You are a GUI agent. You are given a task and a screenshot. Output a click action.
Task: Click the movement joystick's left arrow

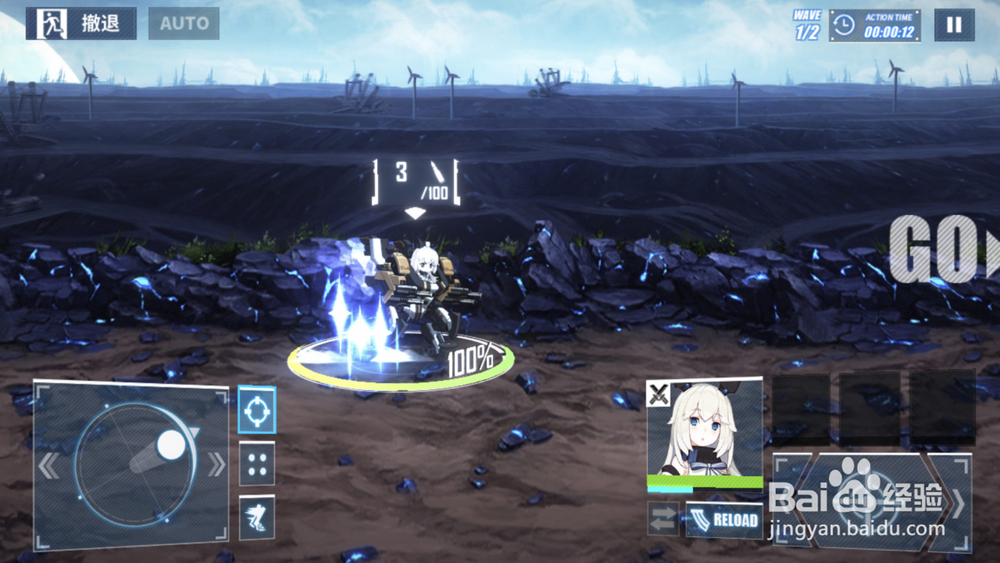(49, 466)
